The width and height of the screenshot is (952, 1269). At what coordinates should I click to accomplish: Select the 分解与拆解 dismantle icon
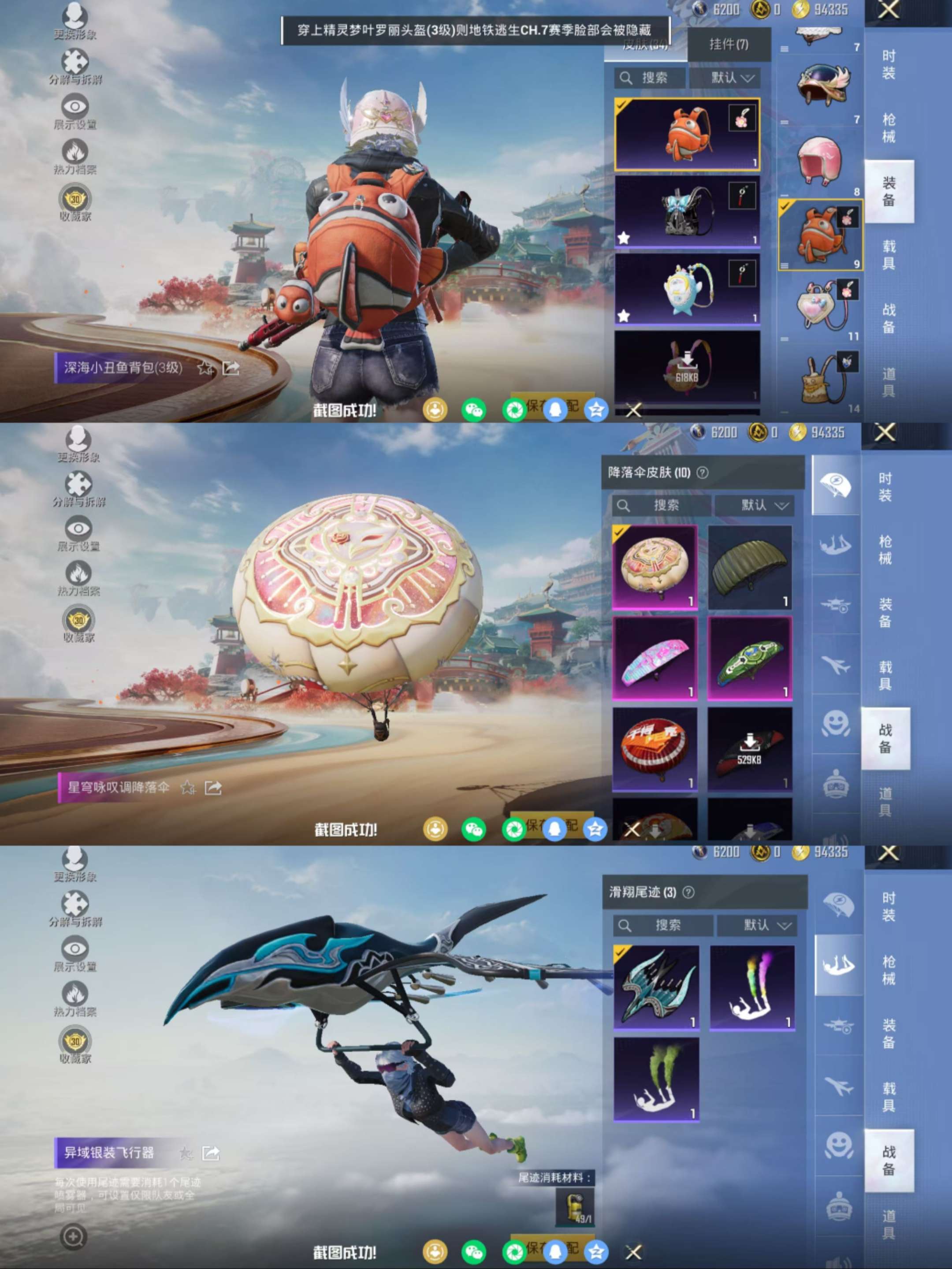[x=74, y=60]
